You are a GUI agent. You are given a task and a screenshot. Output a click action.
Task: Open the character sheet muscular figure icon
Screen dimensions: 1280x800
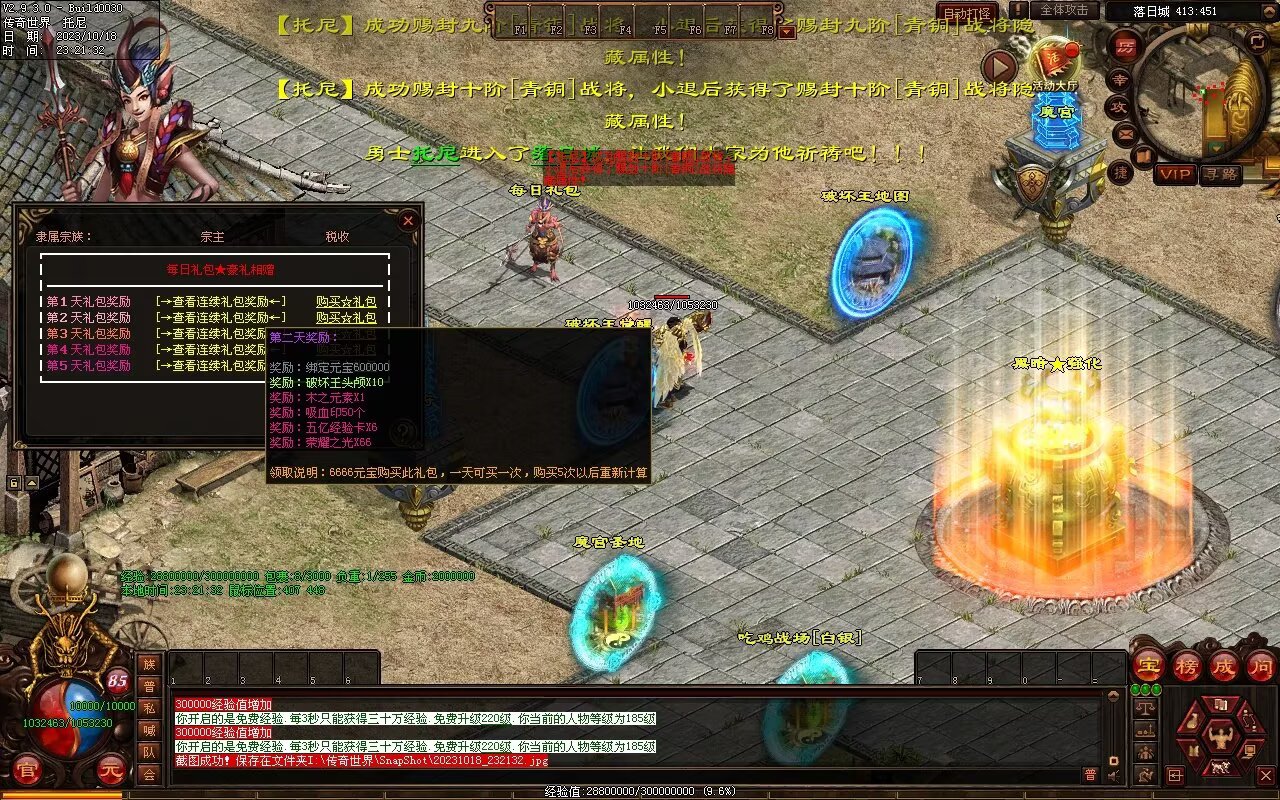(x=1220, y=739)
